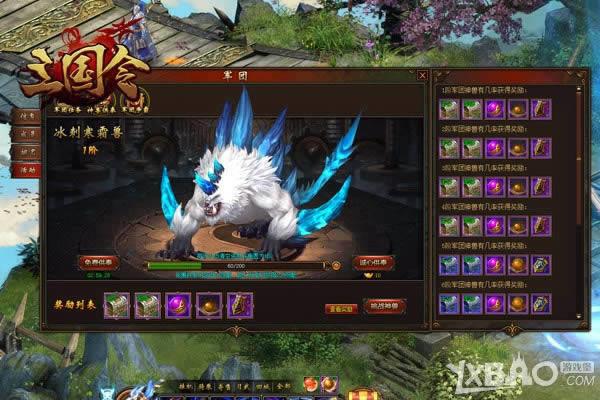Select the purple orb in the reward list
Image resolution: width=600 pixels, height=400 pixels.
179,303
